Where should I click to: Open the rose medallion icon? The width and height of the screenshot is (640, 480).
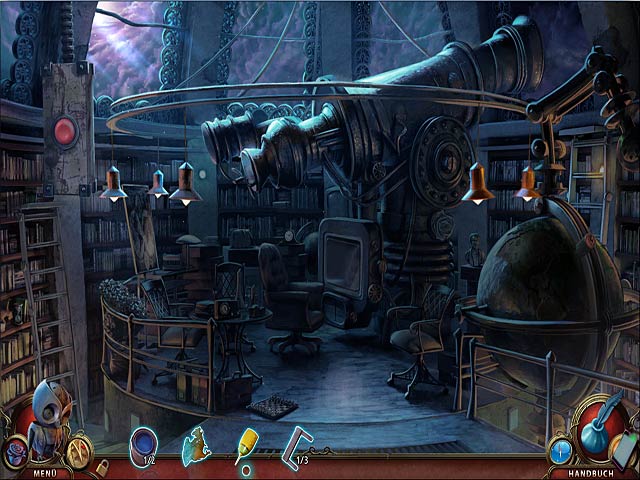click(16, 451)
